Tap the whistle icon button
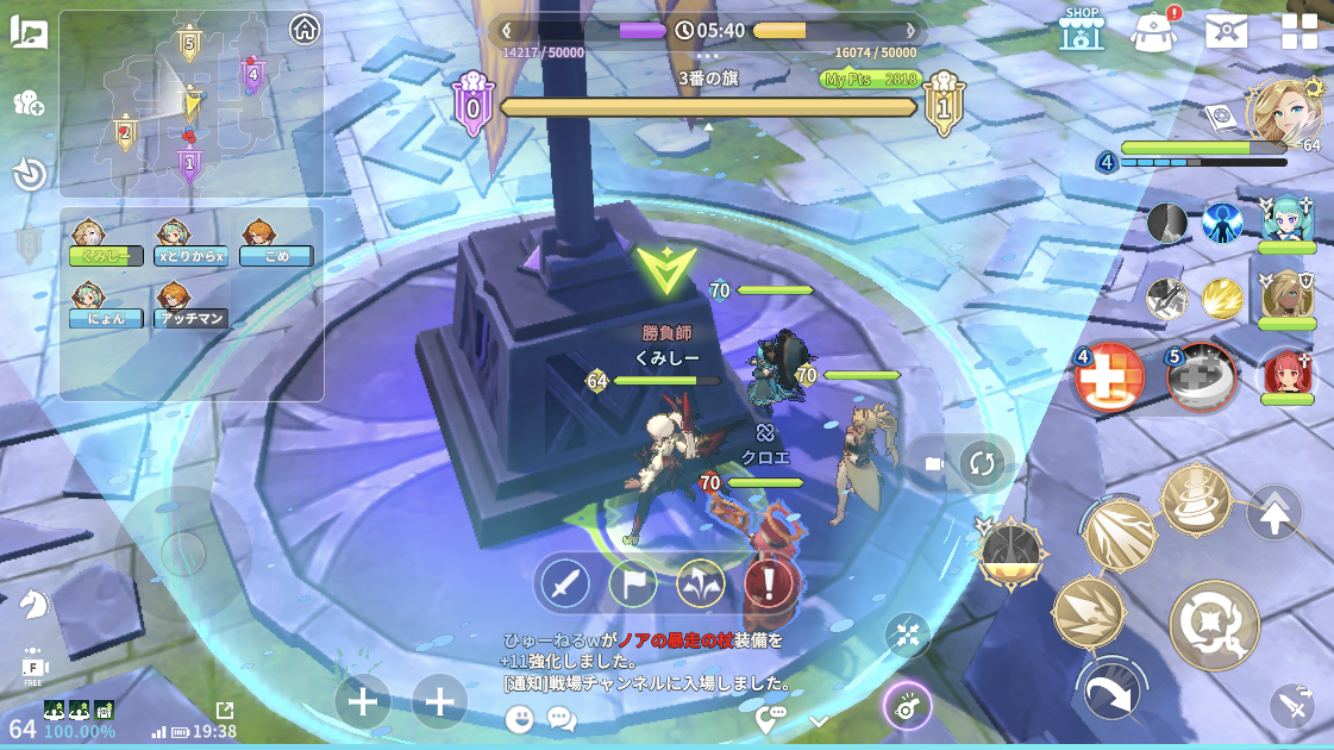Screen dimensions: 1334x750 (907, 707)
